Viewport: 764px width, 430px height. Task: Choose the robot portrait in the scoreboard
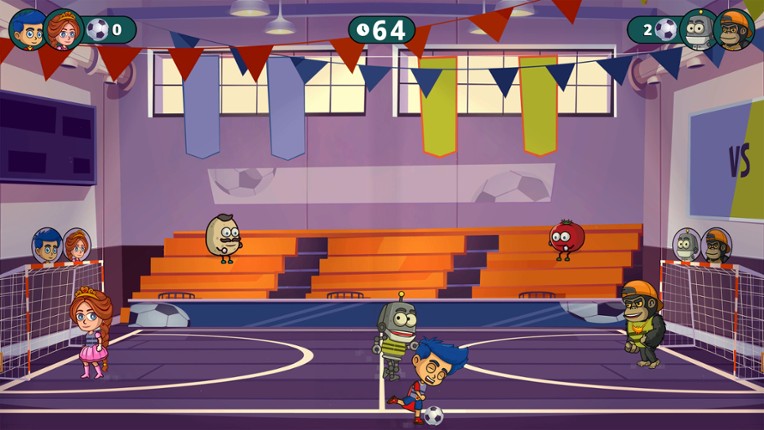click(698, 30)
